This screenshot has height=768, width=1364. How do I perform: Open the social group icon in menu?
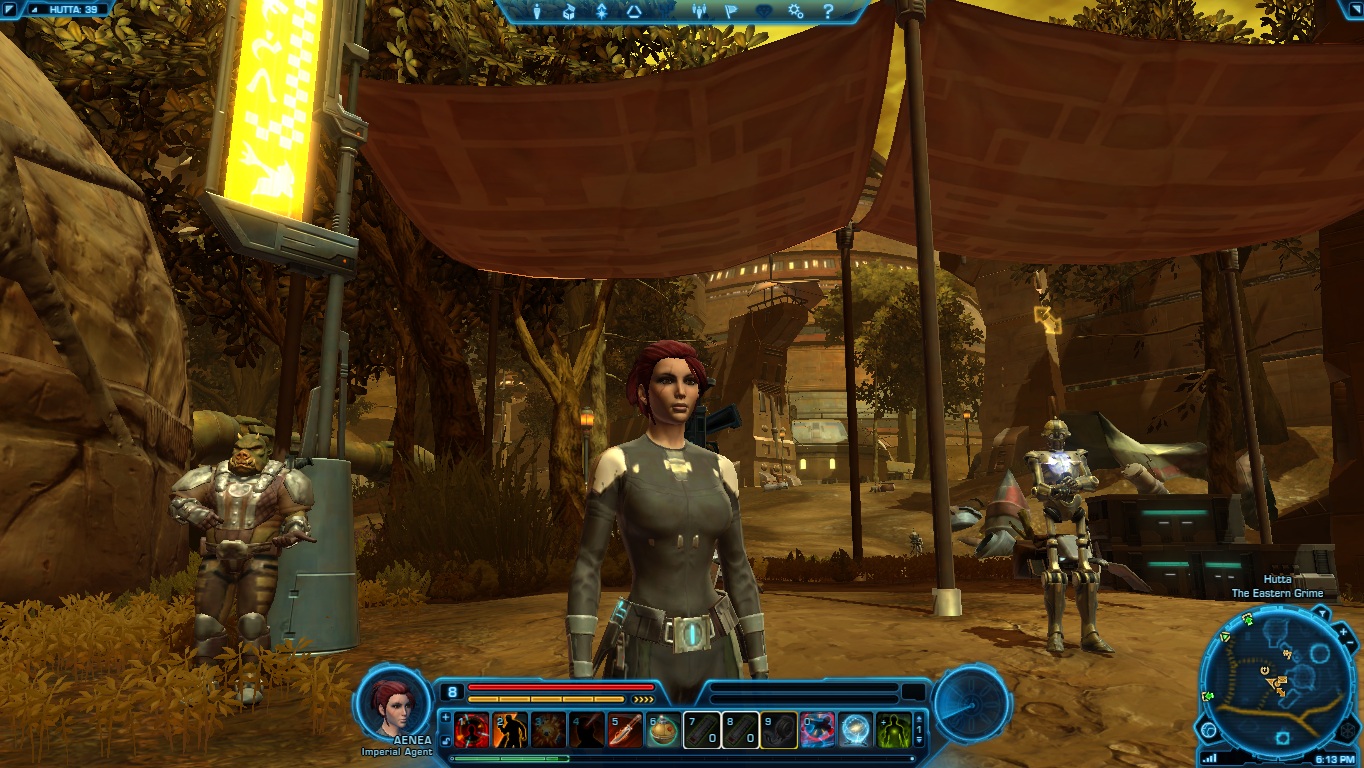699,12
